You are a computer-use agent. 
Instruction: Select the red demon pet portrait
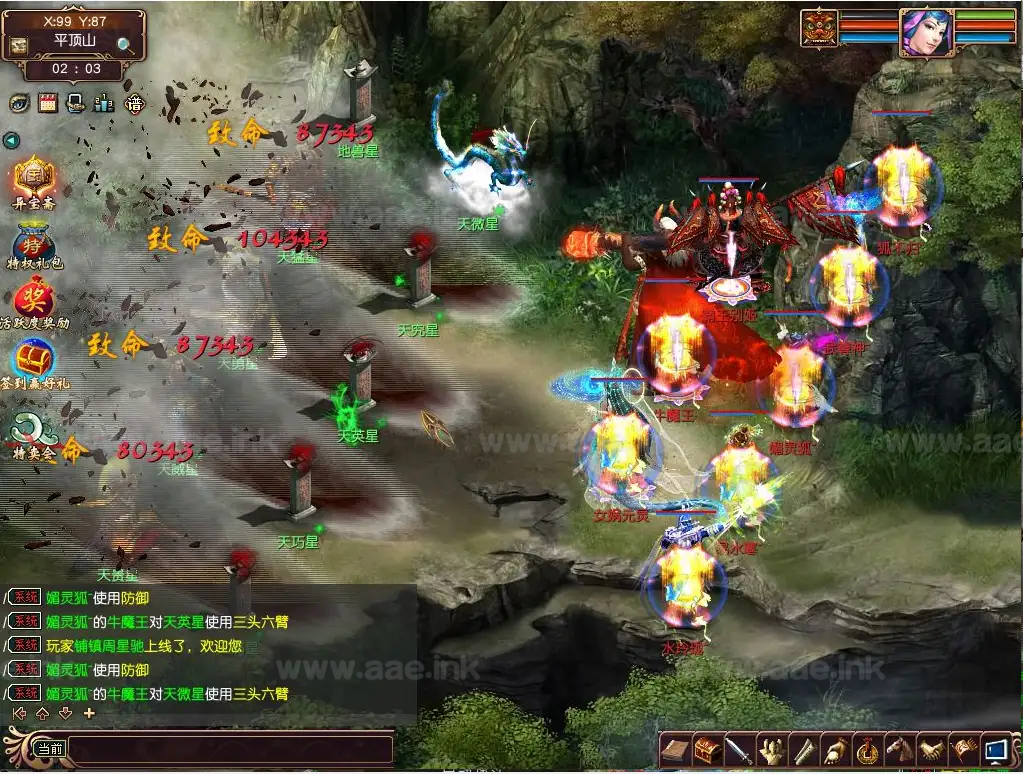pos(819,28)
